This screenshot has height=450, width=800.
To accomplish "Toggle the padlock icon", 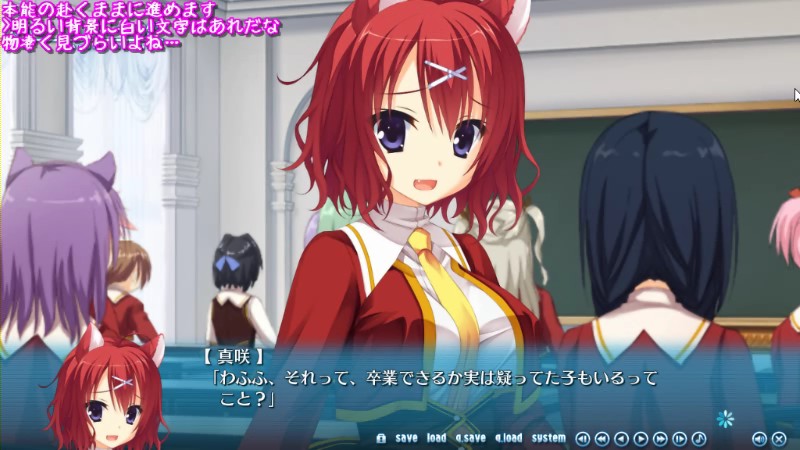I will (381, 438).
